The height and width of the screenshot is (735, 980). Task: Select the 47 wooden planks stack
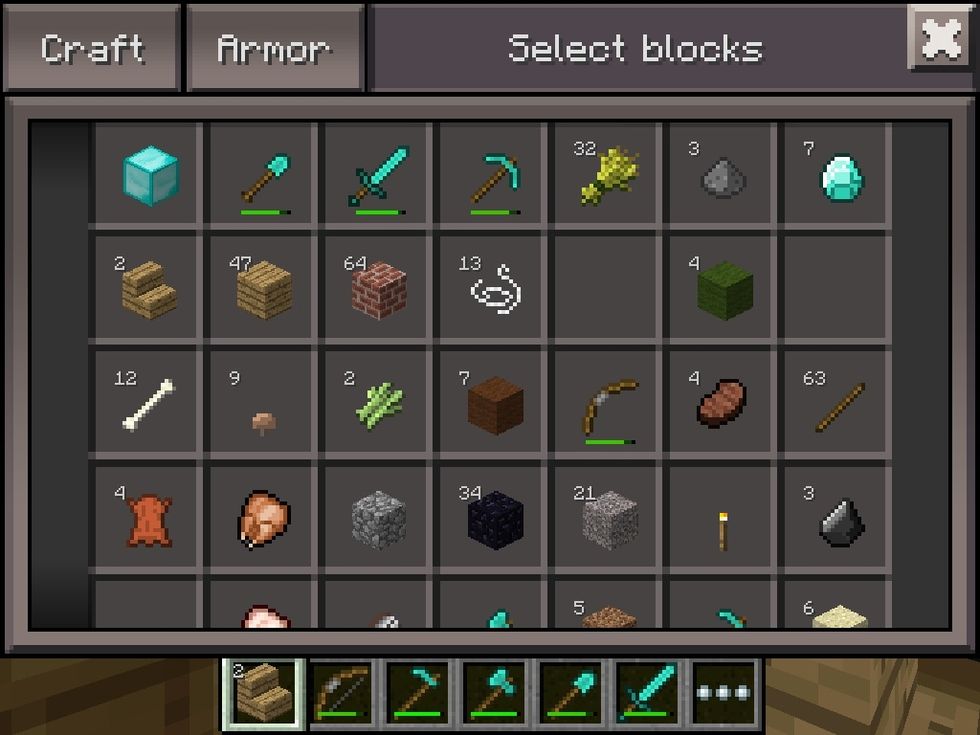(x=264, y=289)
